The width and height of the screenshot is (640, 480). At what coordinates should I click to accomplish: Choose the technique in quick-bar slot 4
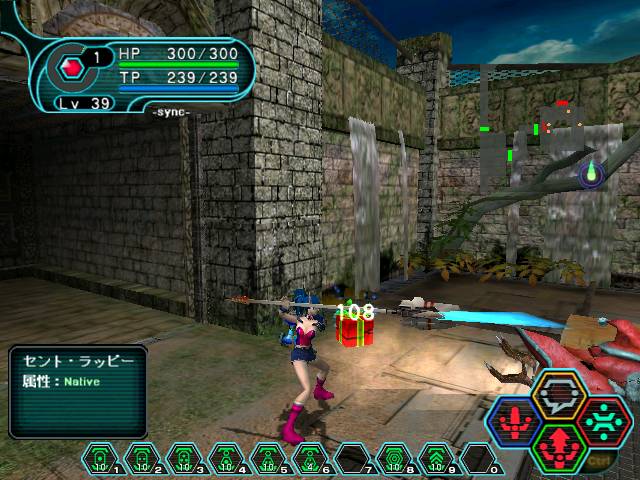(x=224, y=457)
